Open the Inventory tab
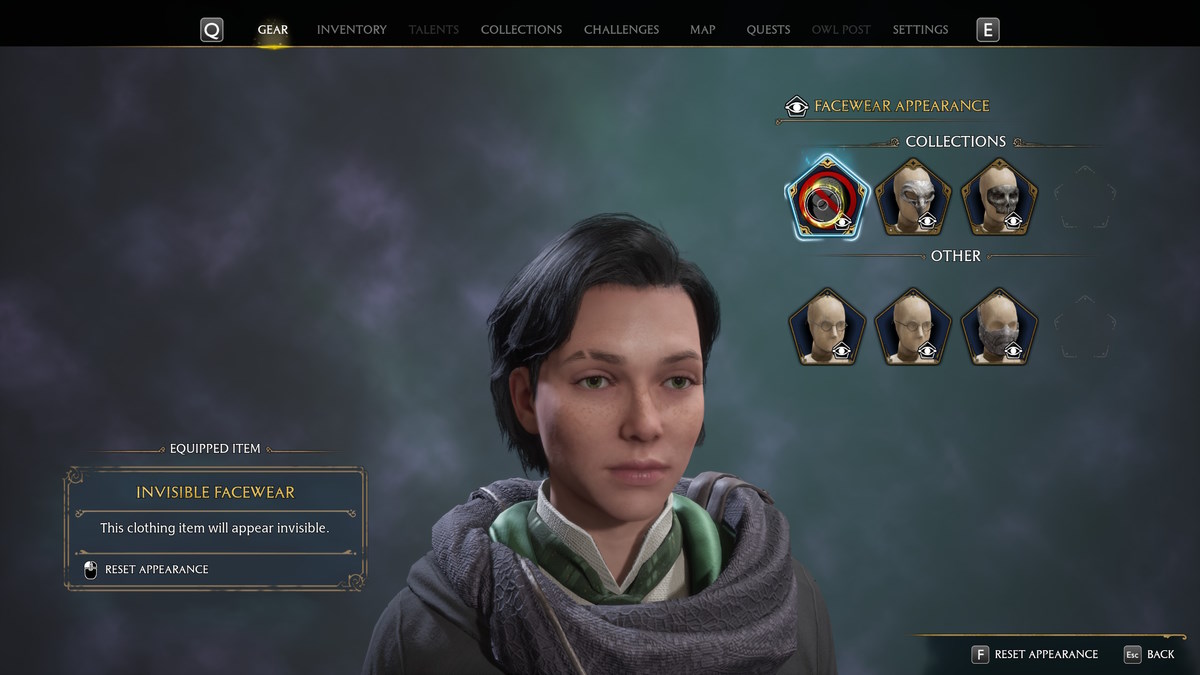 [351, 30]
